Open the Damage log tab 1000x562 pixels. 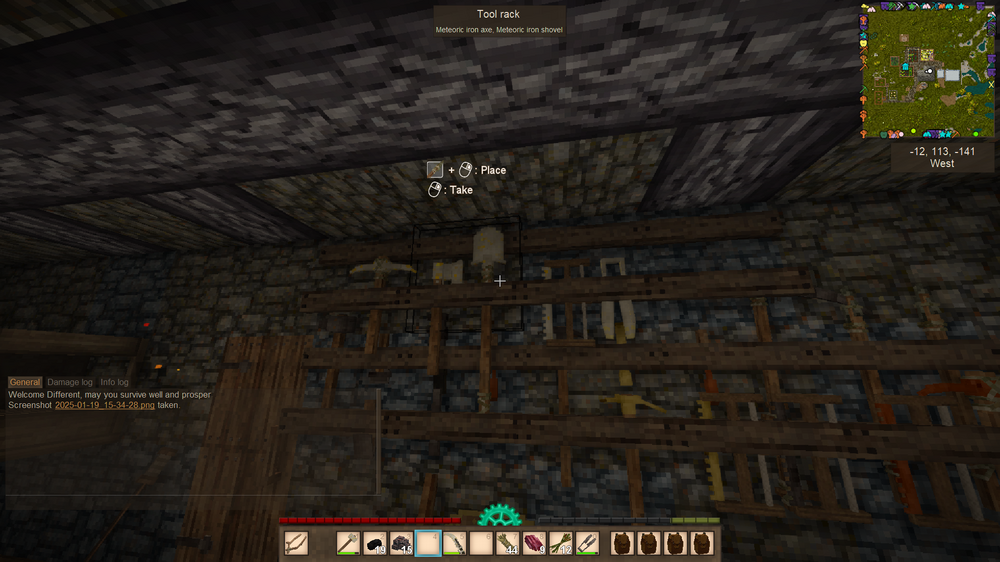tap(70, 382)
